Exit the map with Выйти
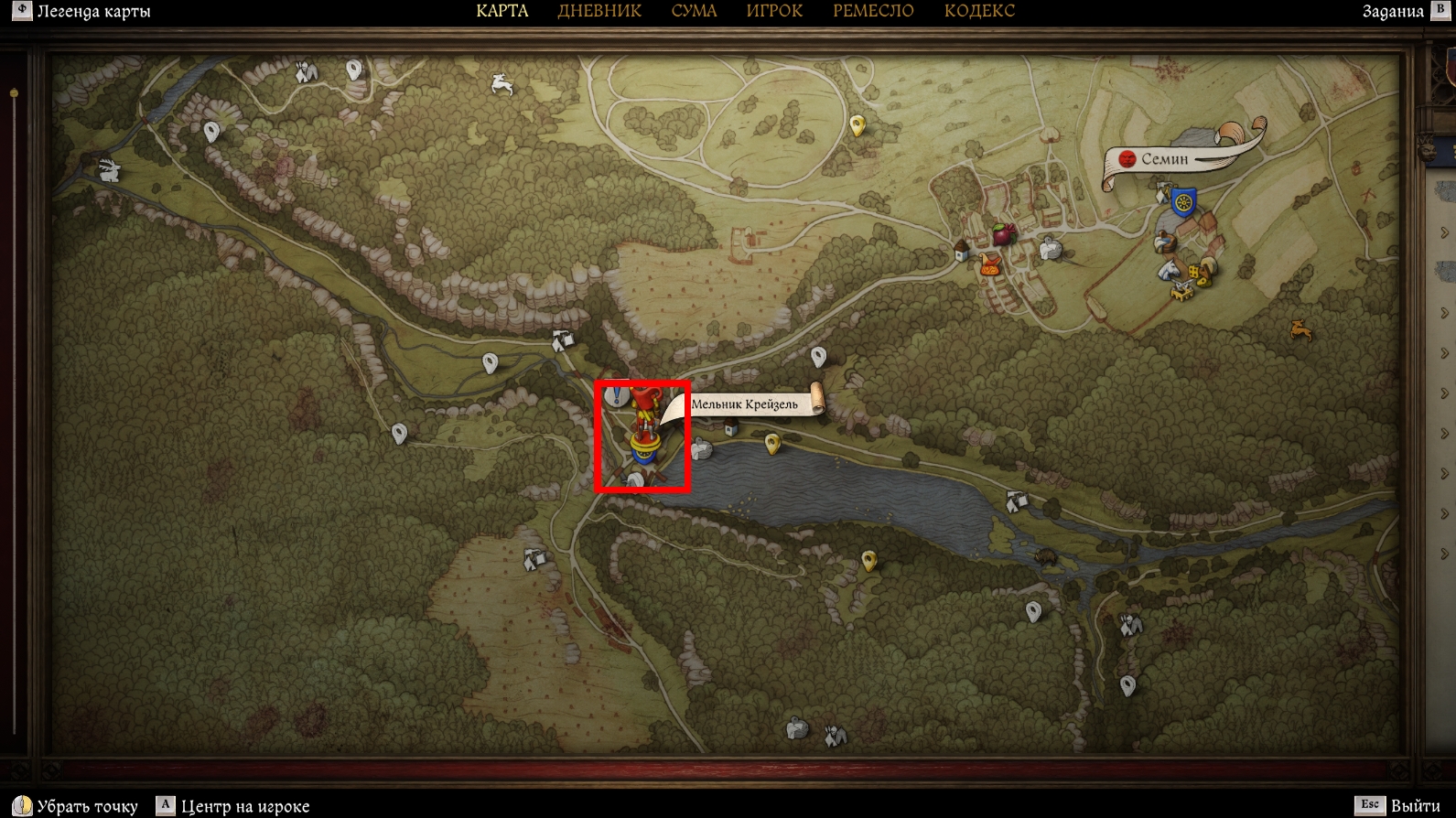 point(1415,806)
